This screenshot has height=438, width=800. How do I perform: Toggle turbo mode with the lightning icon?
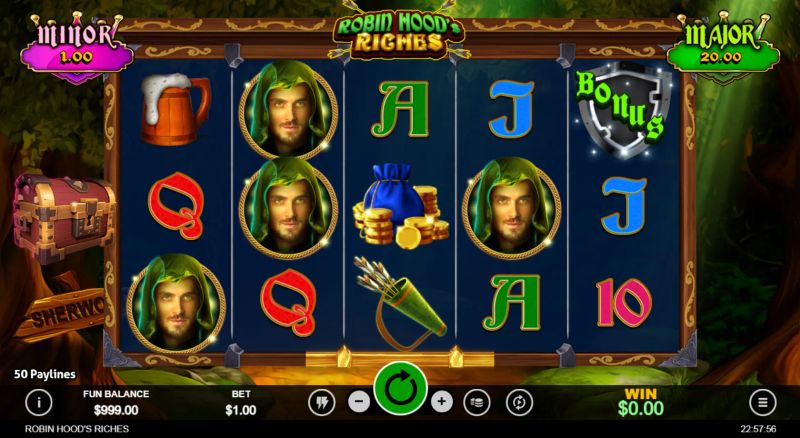pos(321,402)
